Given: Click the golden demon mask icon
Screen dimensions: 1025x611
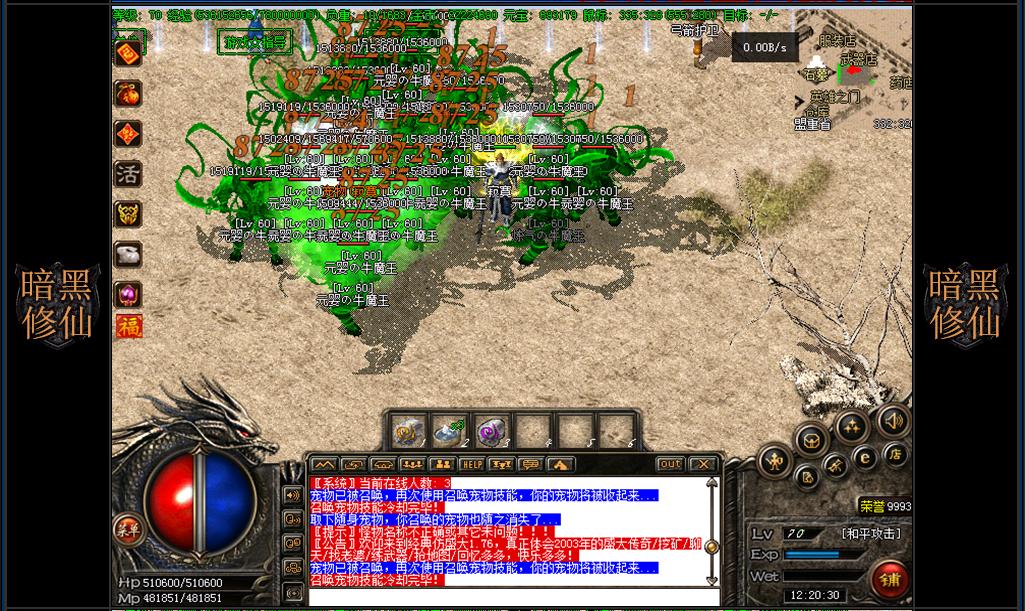Looking at the screenshot, I should click(x=128, y=214).
